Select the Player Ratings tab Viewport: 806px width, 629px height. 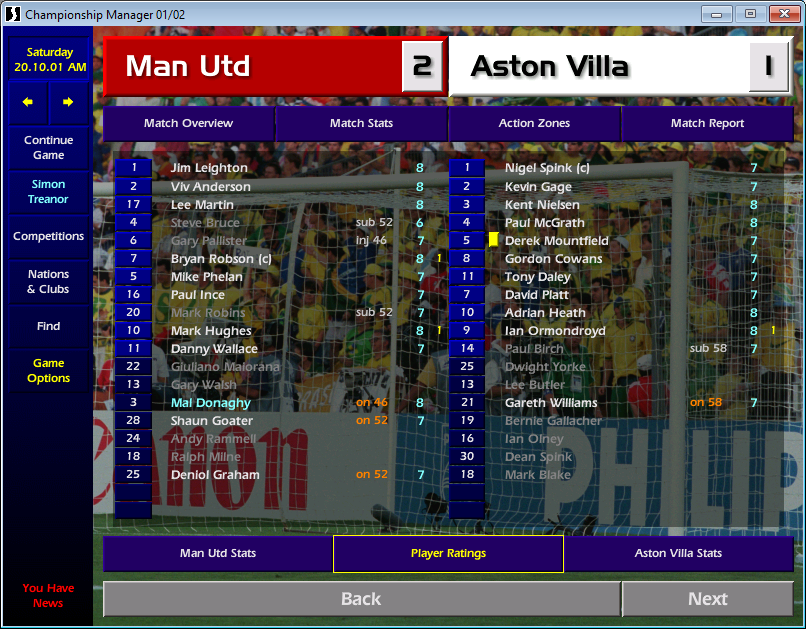click(x=448, y=553)
